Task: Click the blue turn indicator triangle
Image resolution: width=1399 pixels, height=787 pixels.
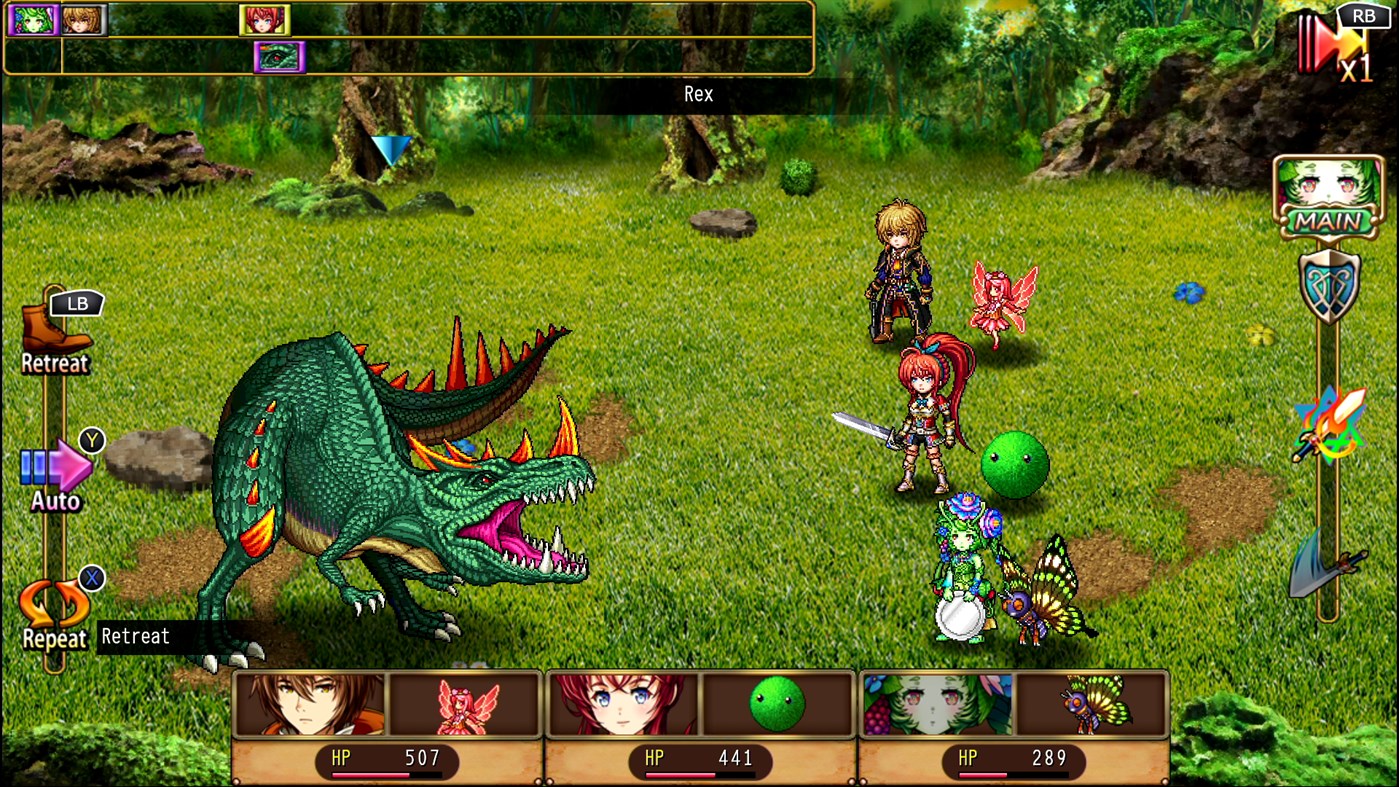Action: (390, 150)
